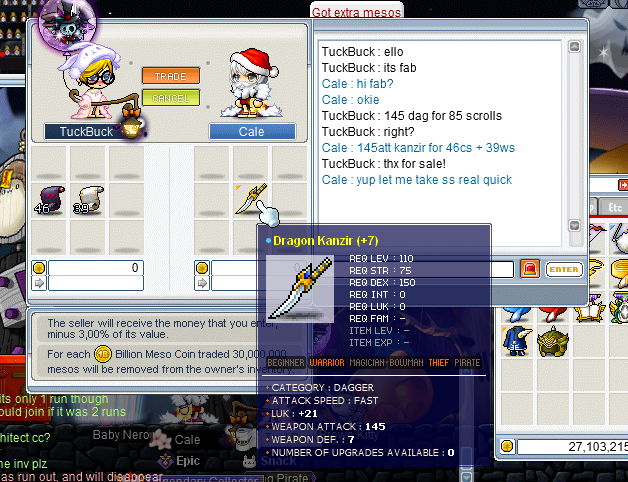This screenshot has height=482, width=628.
Task: Send the chat message with the ENTER button
Action: [x=564, y=269]
